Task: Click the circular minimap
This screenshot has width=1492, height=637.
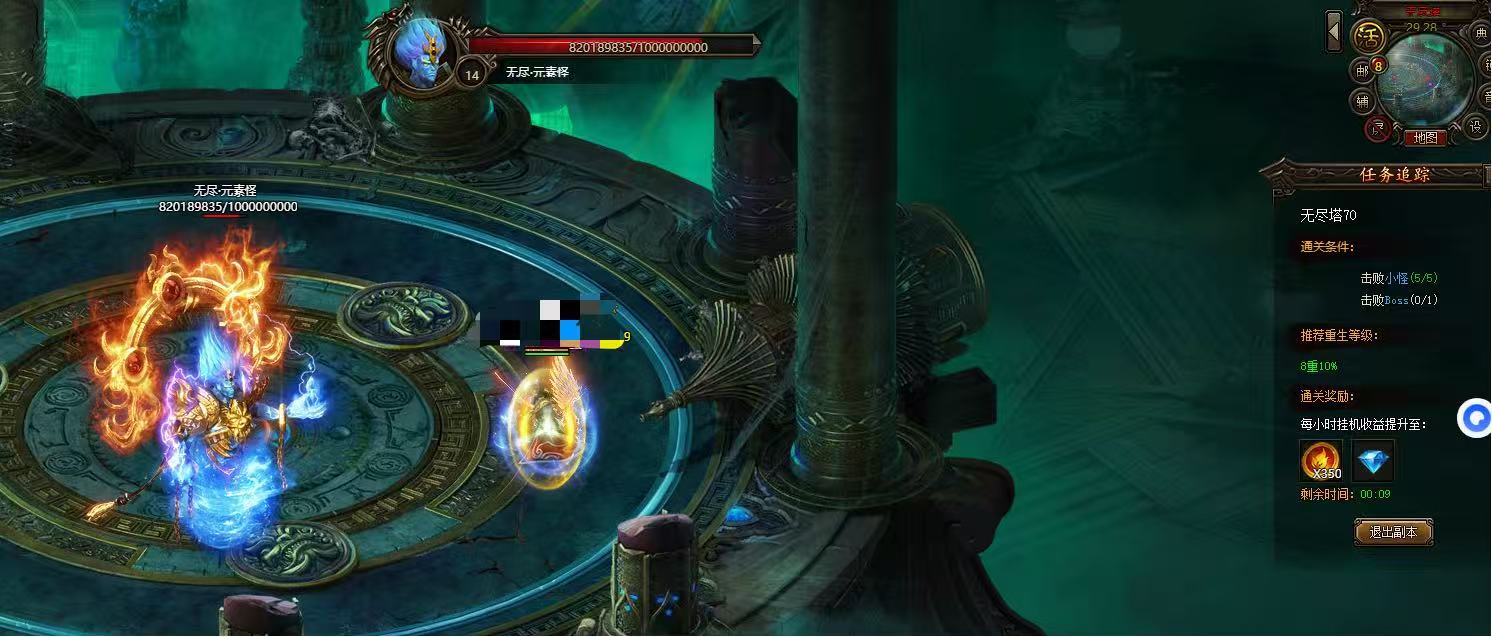Action: coord(1425,80)
